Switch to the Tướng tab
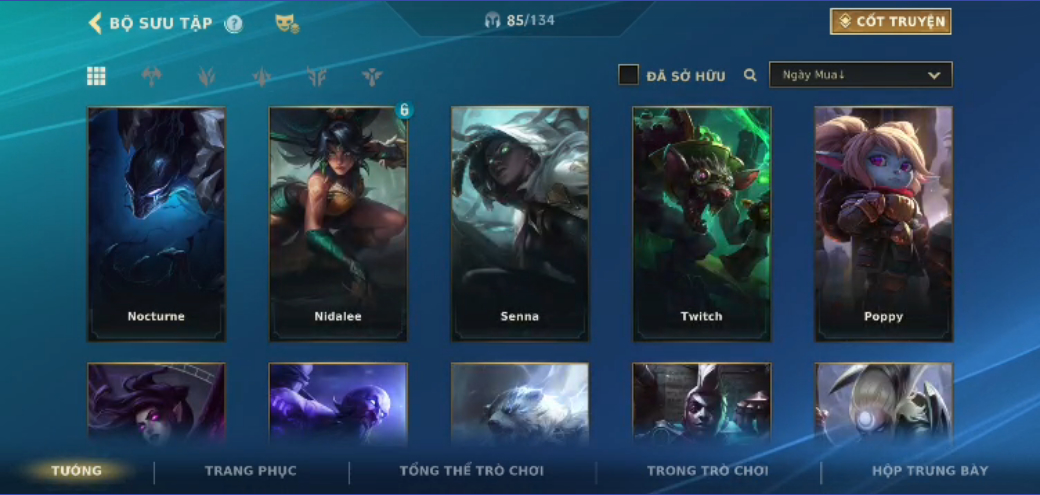This screenshot has width=1040, height=495. click(x=77, y=471)
